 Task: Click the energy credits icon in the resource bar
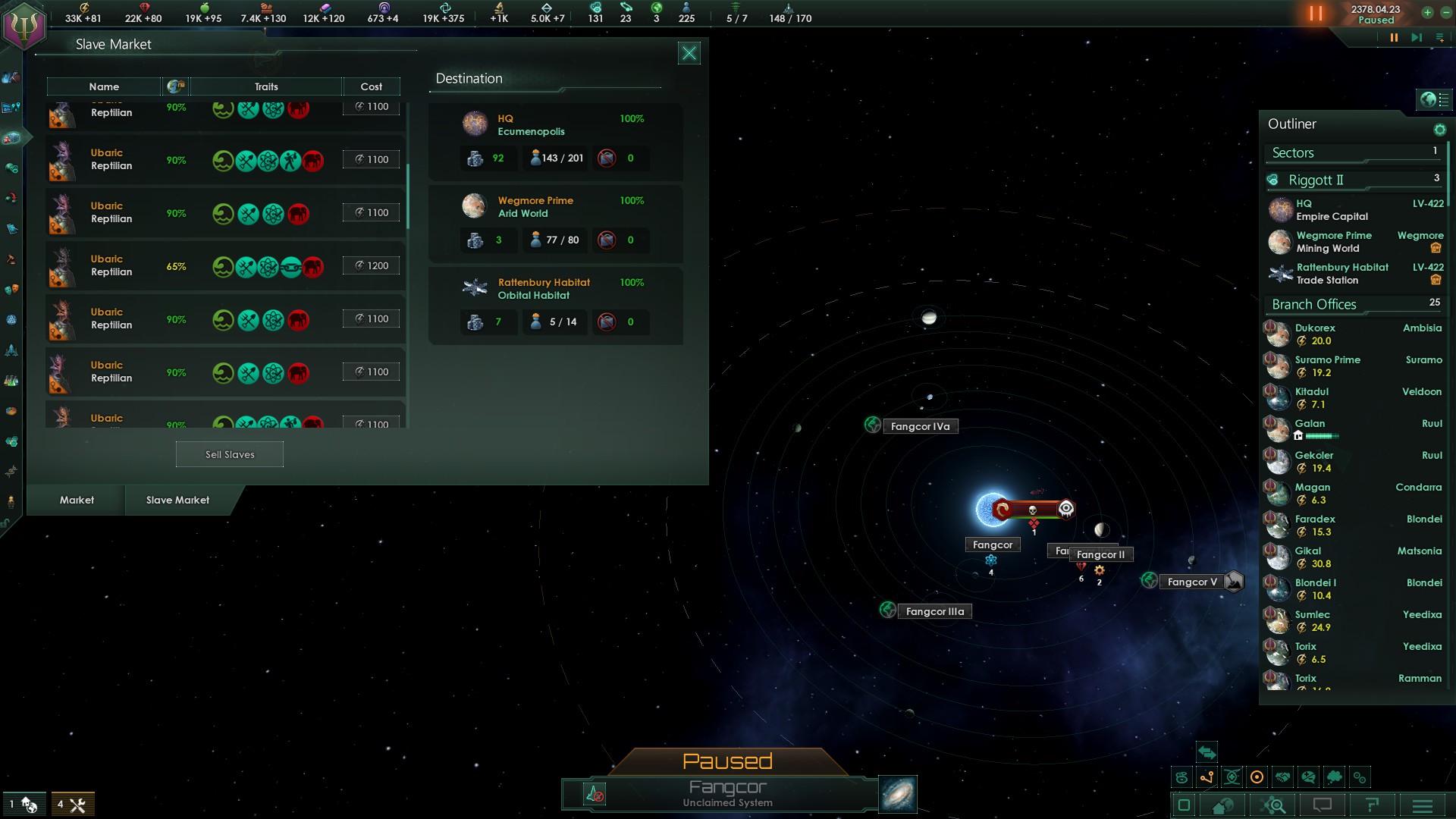coord(84,8)
